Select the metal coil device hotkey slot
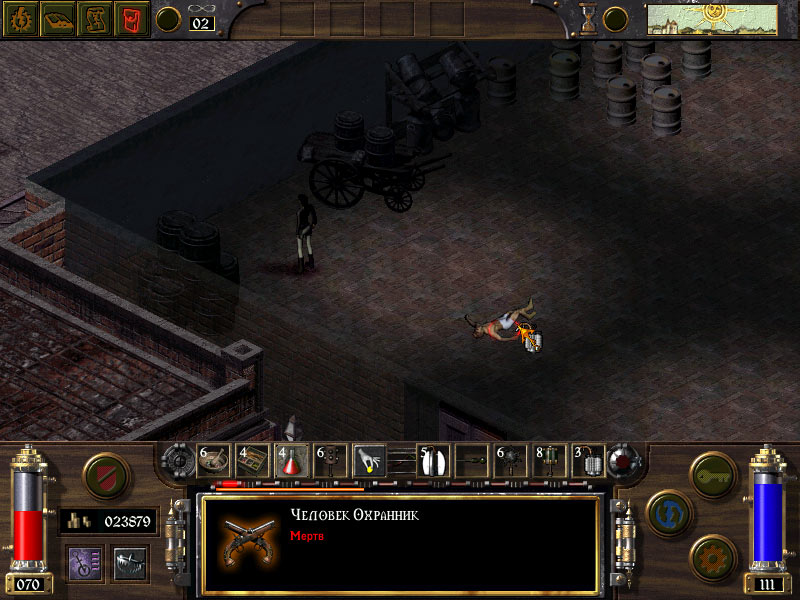This screenshot has height=600, width=800. coord(588,460)
